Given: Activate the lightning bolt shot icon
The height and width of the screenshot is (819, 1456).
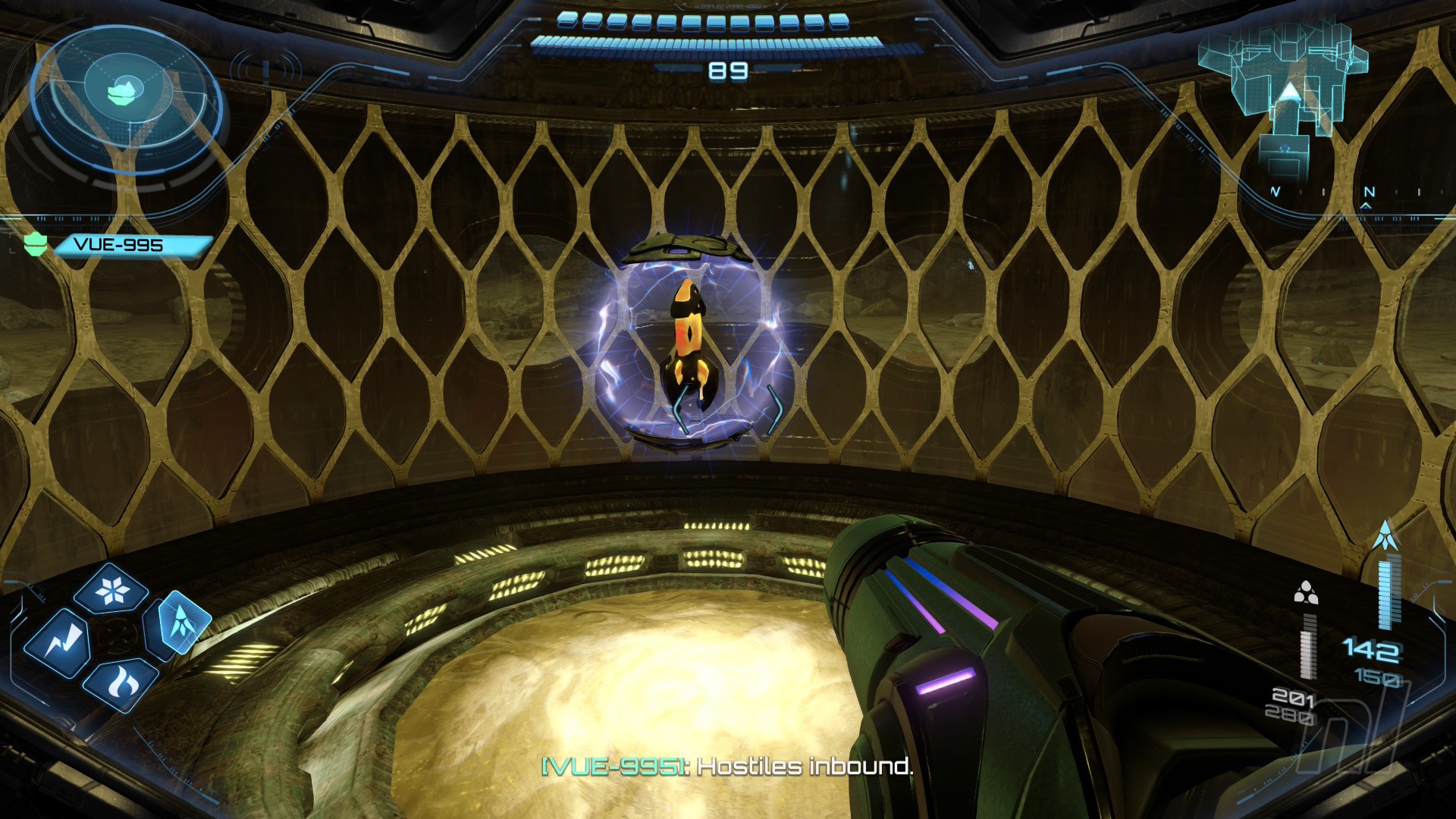Looking at the screenshot, I should (x=58, y=644).
